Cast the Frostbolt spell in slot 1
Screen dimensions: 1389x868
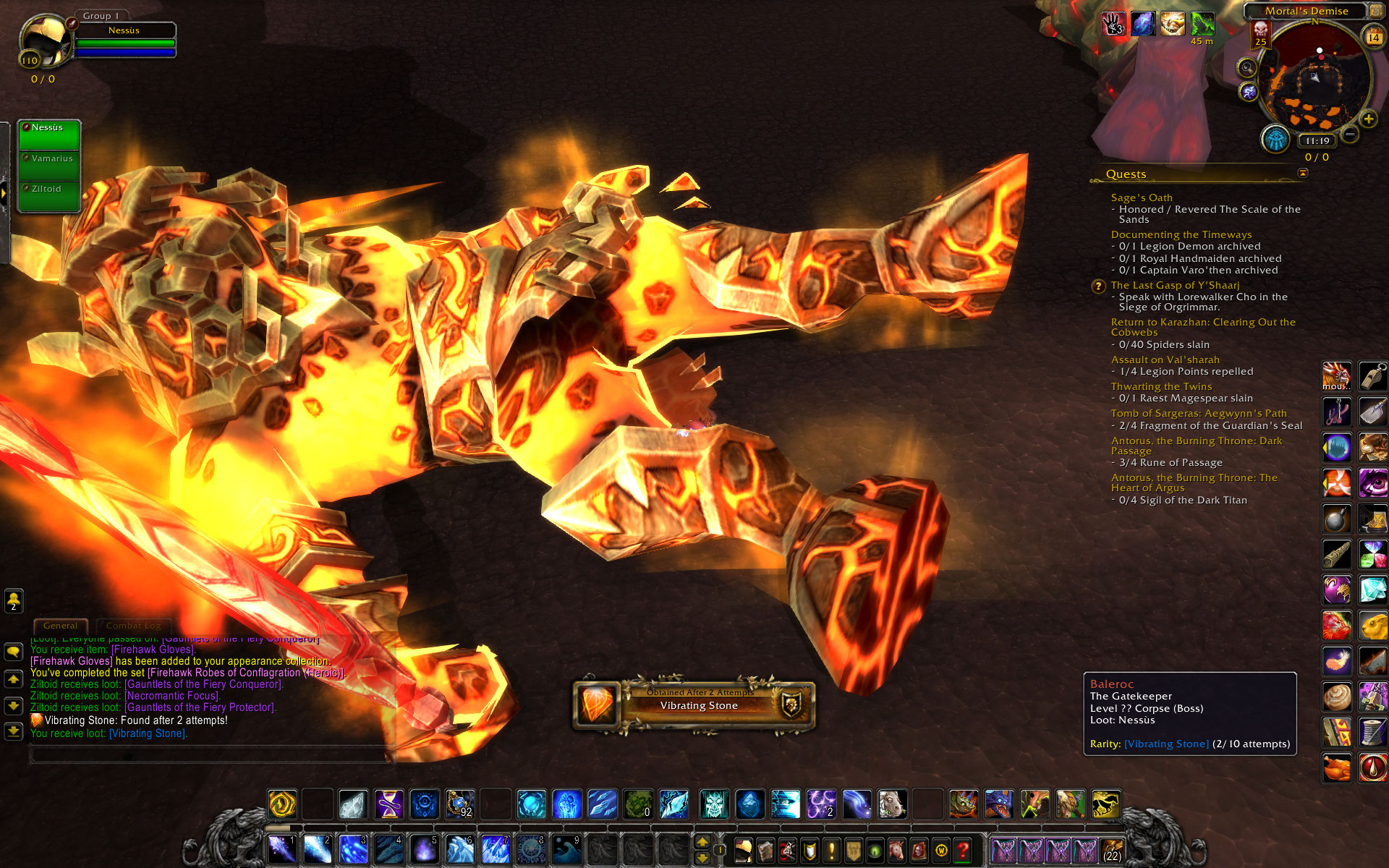(281, 849)
